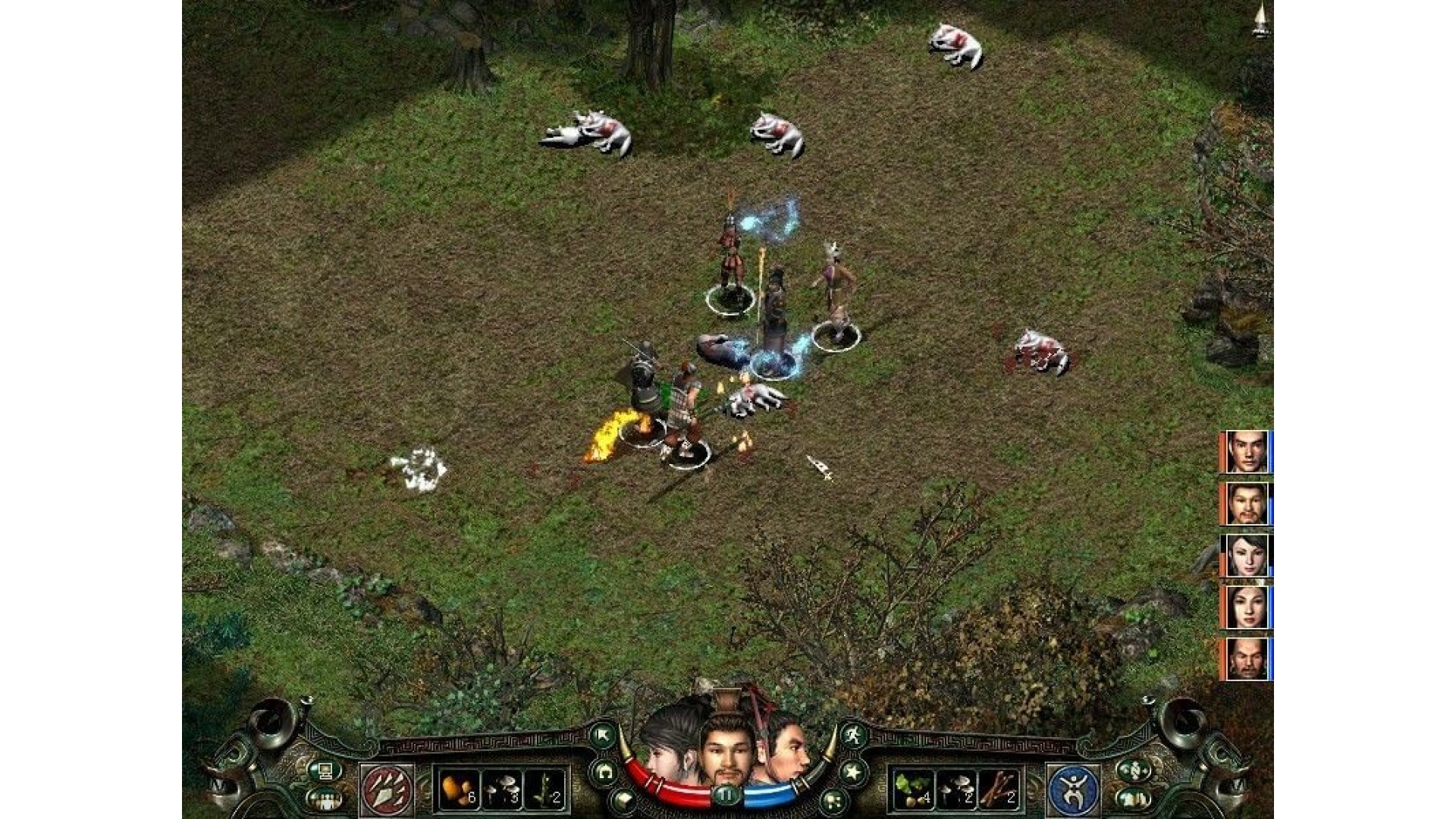The height and width of the screenshot is (819, 1456).
Task: Click the house-shaped round button
Action: click(604, 772)
